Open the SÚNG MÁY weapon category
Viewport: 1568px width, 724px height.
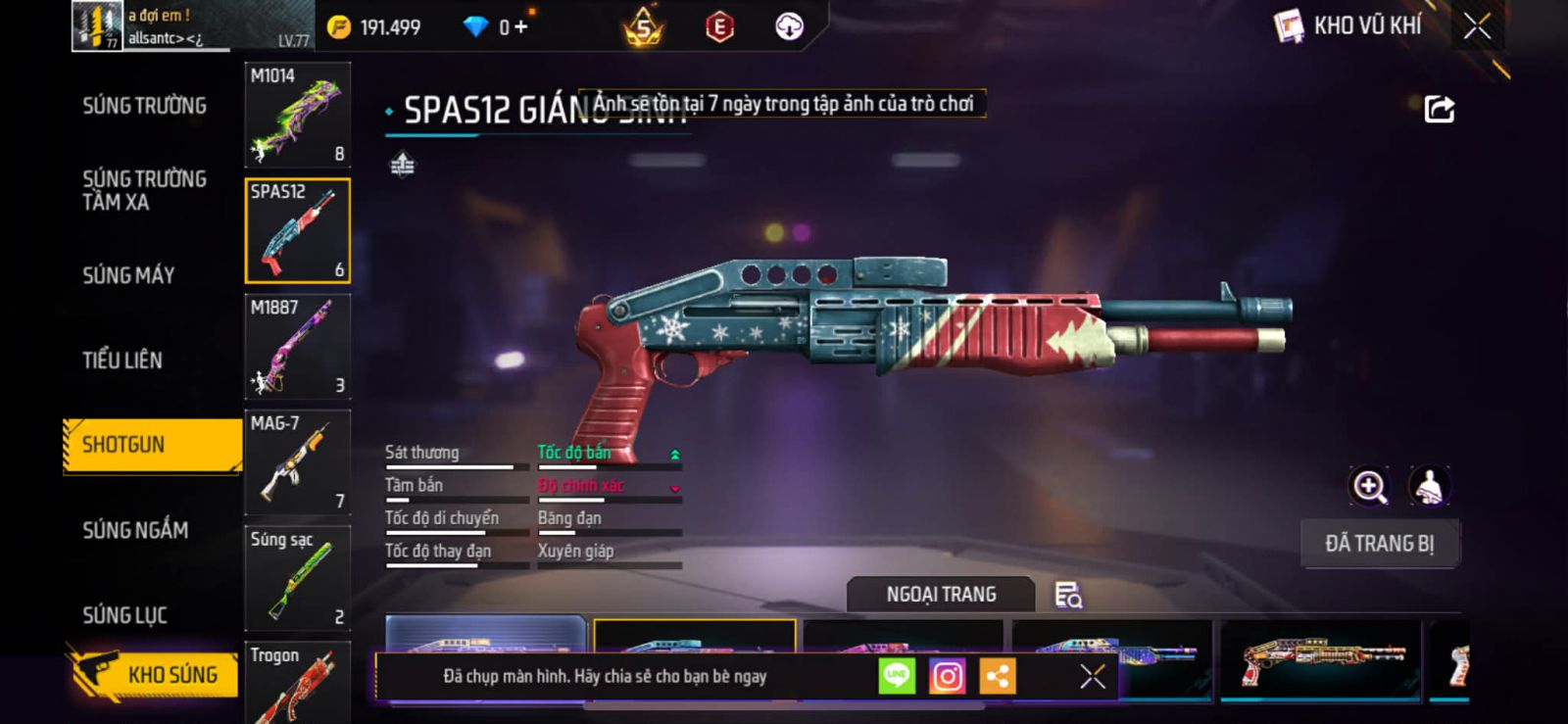coord(128,275)
